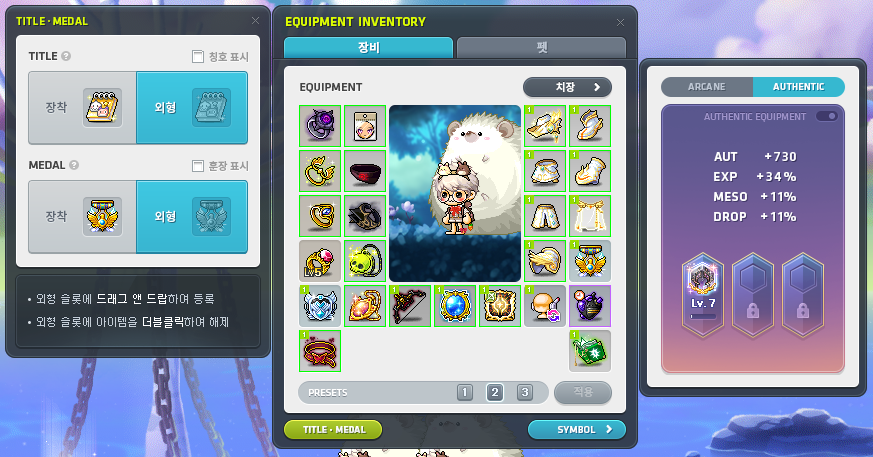Viewport: 873px width, 457px height.
Task: Switch to the Arcane symbol tab
Action: pyautogui.click(x=706, y=87)
